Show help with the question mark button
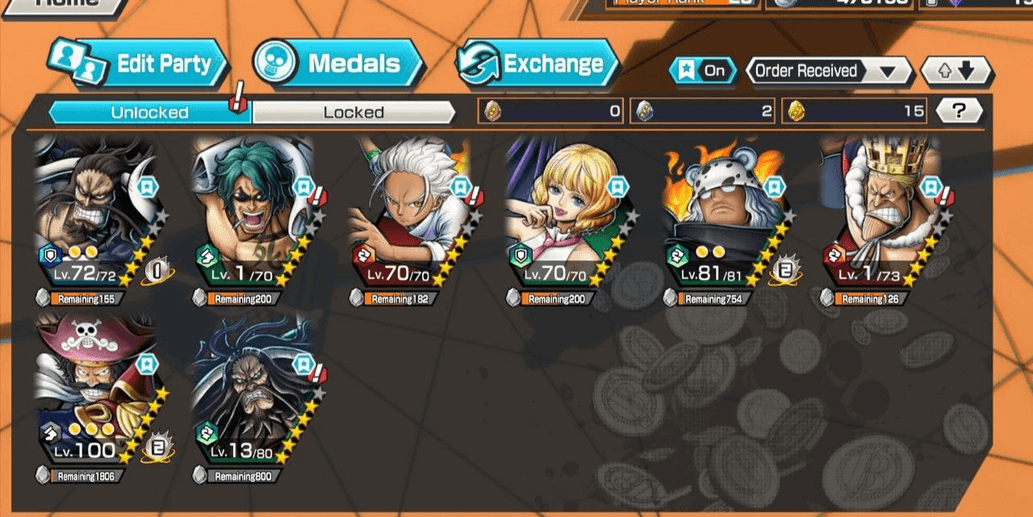The height and width of the screenshot is (517, 1033). [960, 111]
